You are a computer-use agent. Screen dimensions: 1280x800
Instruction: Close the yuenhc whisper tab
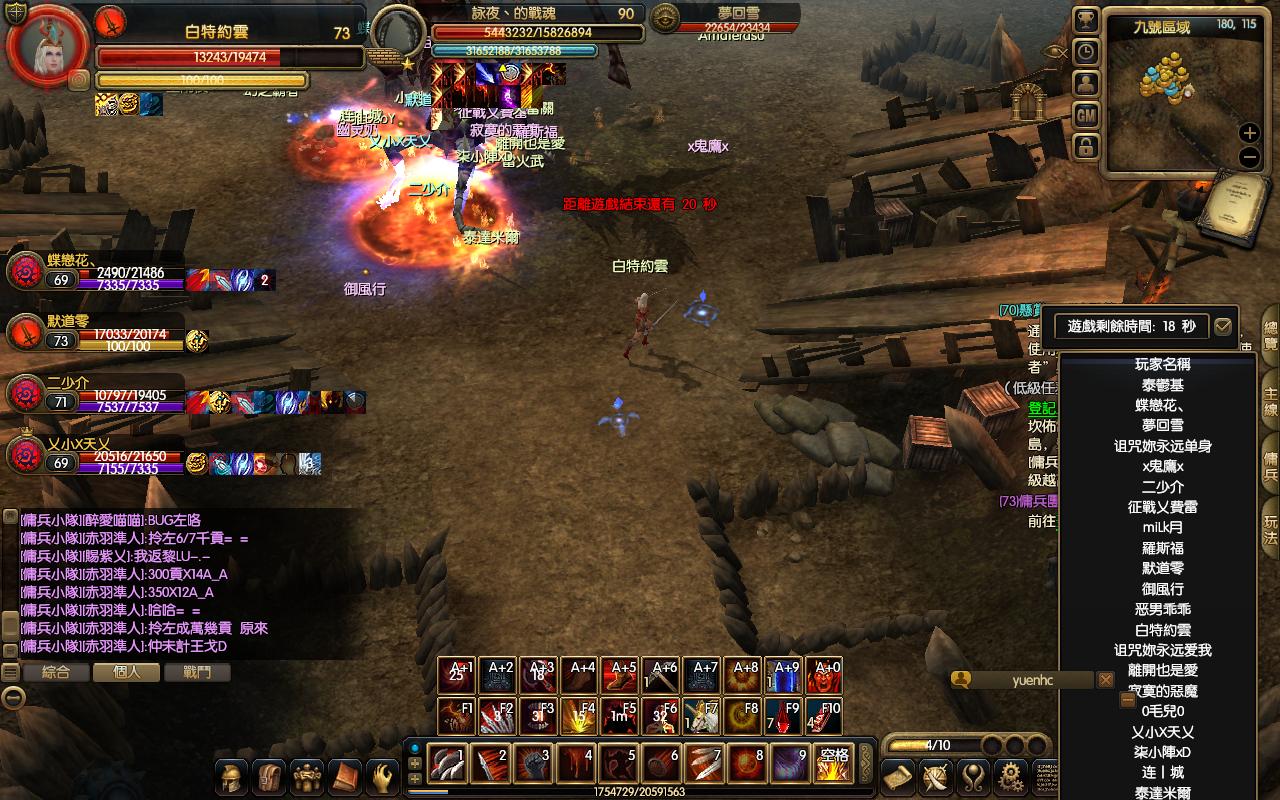(1106, 680)
